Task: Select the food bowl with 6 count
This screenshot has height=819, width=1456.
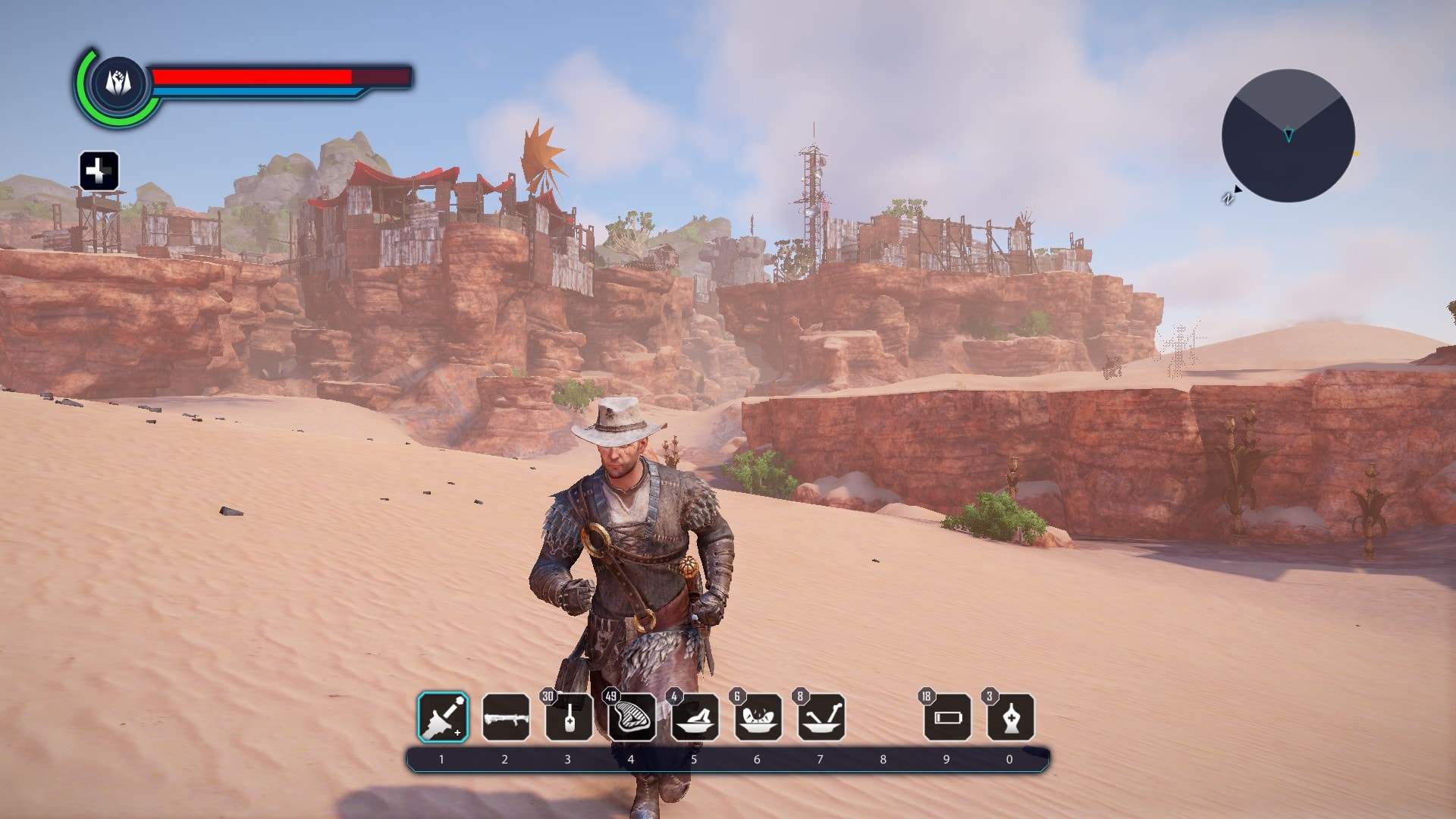Action: click(x=758, y=717)
